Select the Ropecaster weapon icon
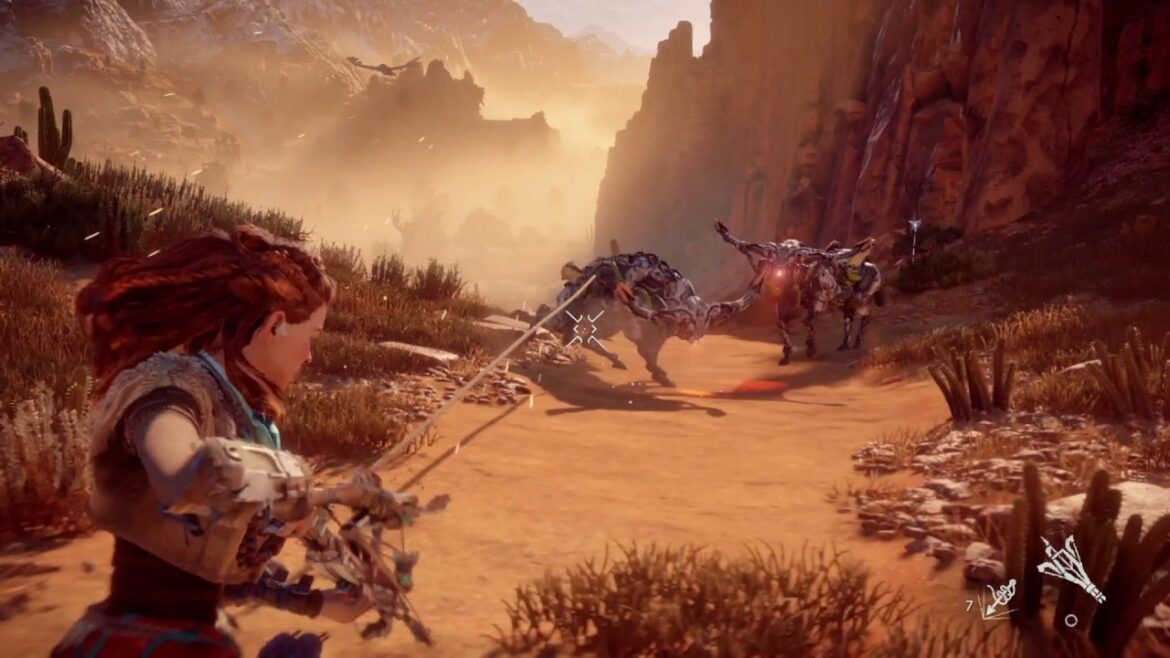 click(x=1070, y=568)
